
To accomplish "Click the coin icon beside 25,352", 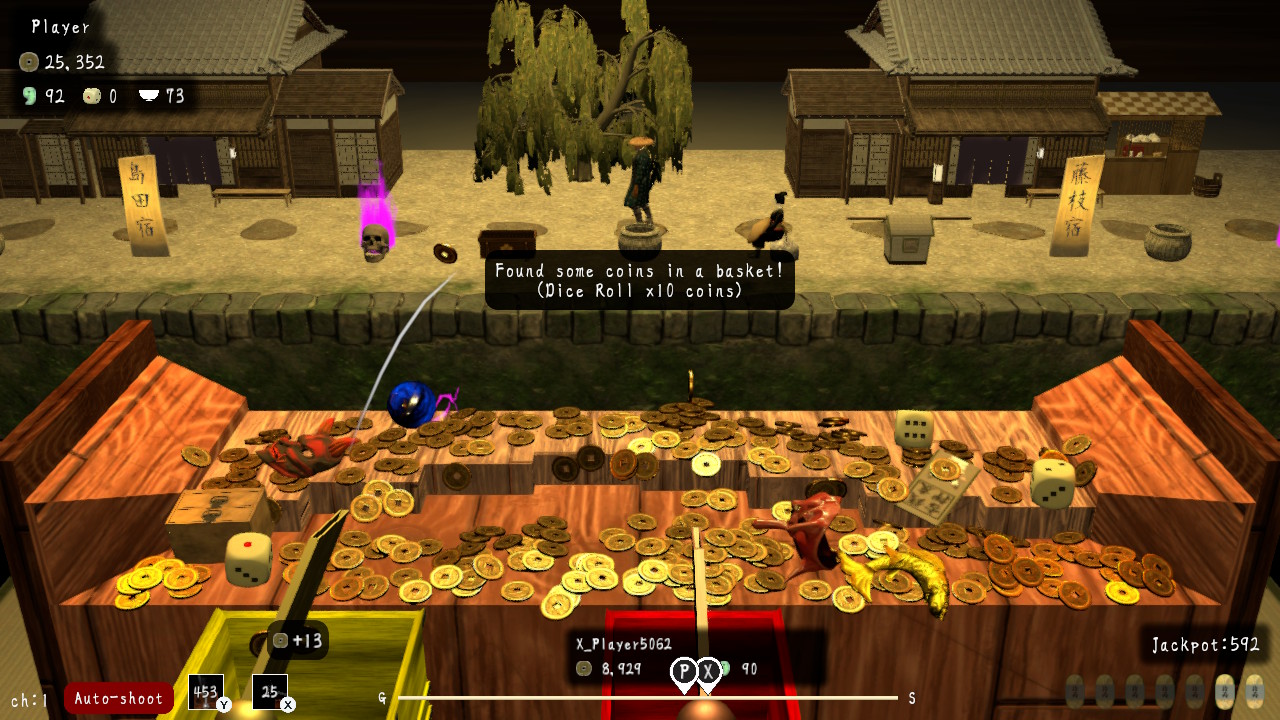I will click(28, 61).
